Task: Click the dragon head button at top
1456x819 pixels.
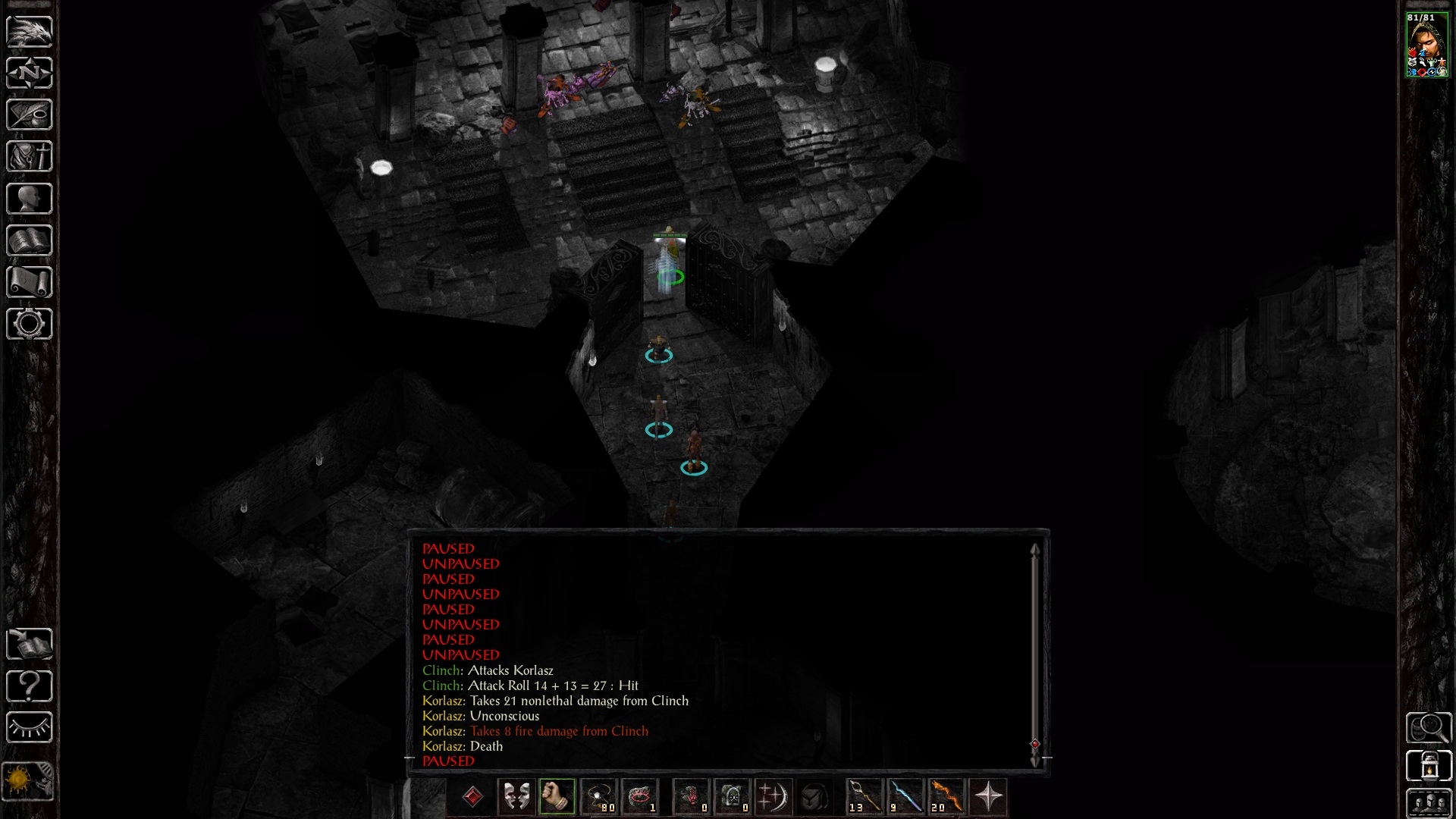Action: (30, 31)
